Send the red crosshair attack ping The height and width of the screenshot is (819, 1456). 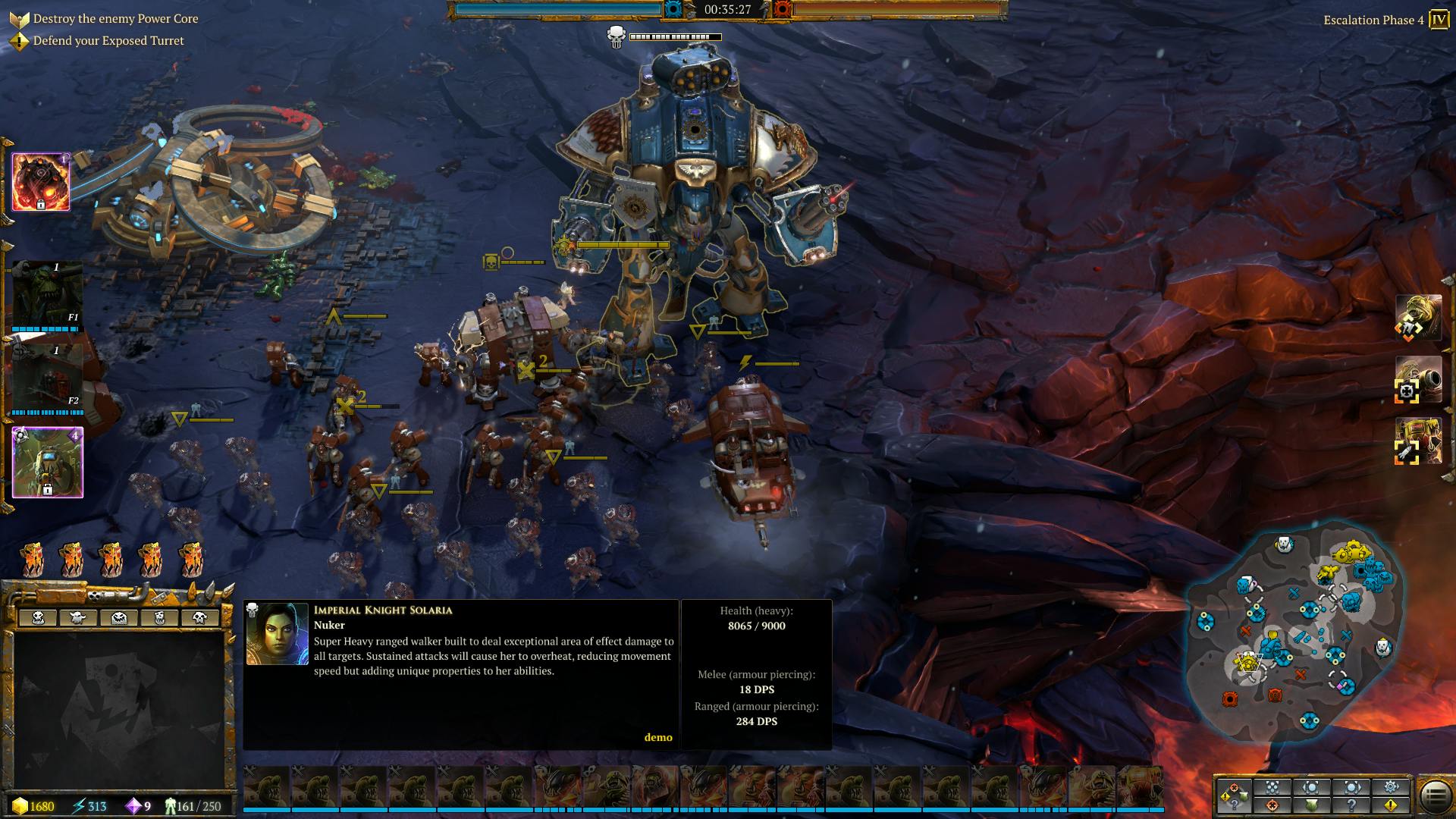coord(1272,805)
